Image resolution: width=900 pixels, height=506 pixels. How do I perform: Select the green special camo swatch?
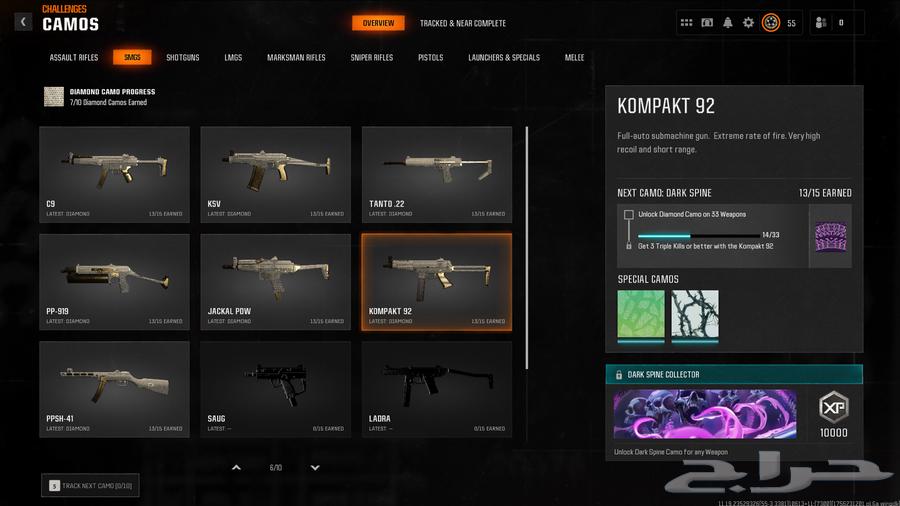tap(641, 316)
